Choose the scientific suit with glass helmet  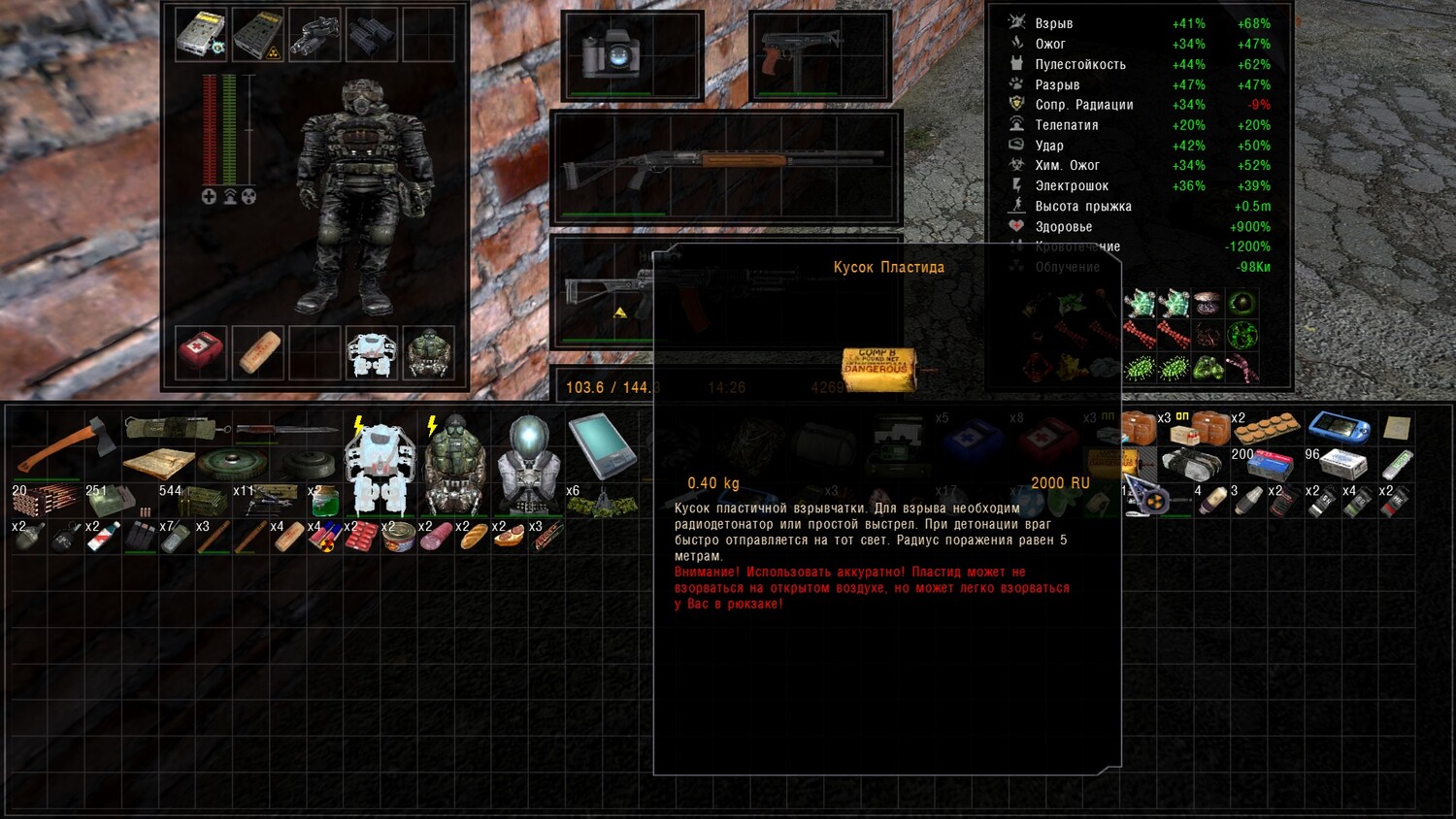point(529,466)
